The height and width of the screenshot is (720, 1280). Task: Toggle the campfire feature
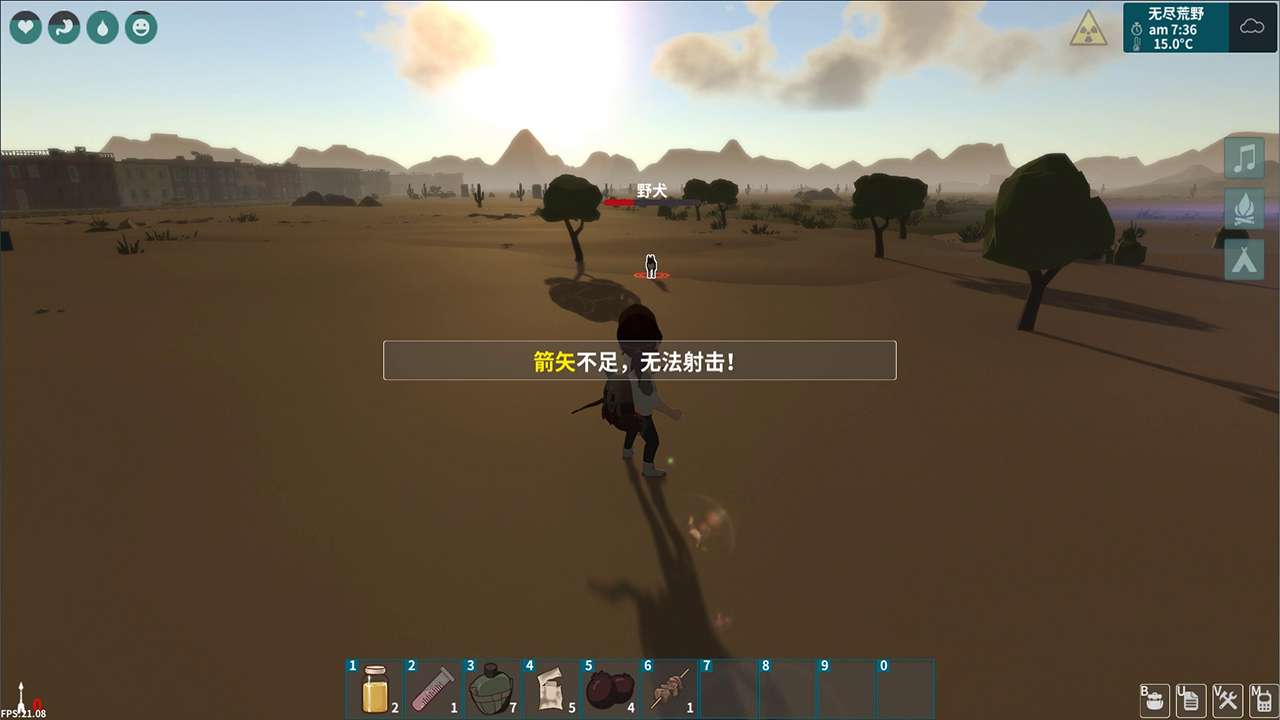1243,208
